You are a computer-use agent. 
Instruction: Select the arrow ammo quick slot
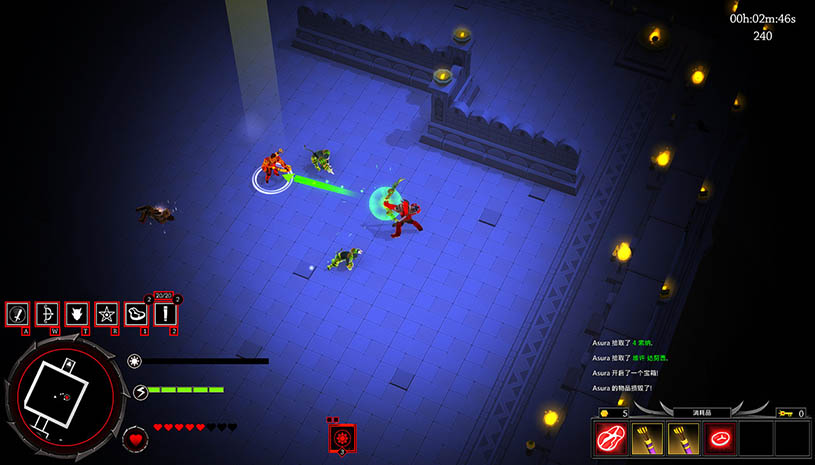point(165,314)
